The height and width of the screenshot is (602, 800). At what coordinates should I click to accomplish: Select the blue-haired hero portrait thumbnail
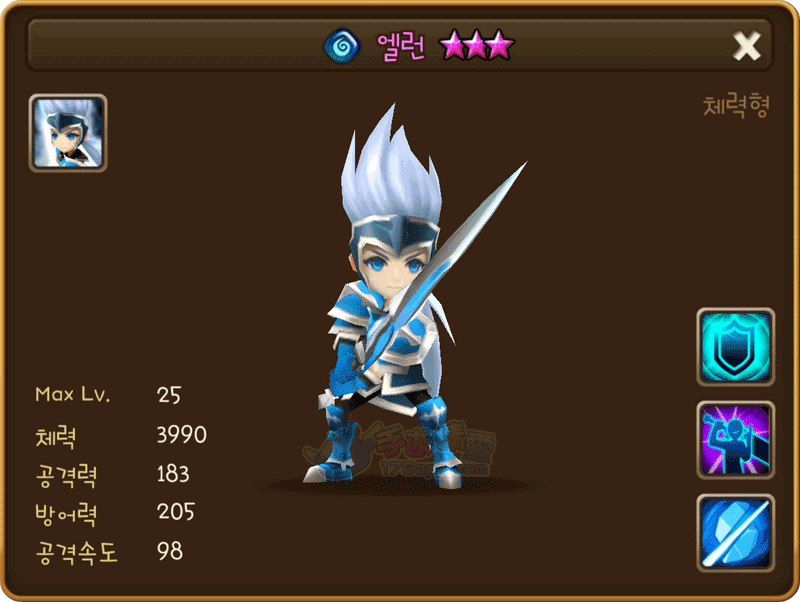click(68, 133)
